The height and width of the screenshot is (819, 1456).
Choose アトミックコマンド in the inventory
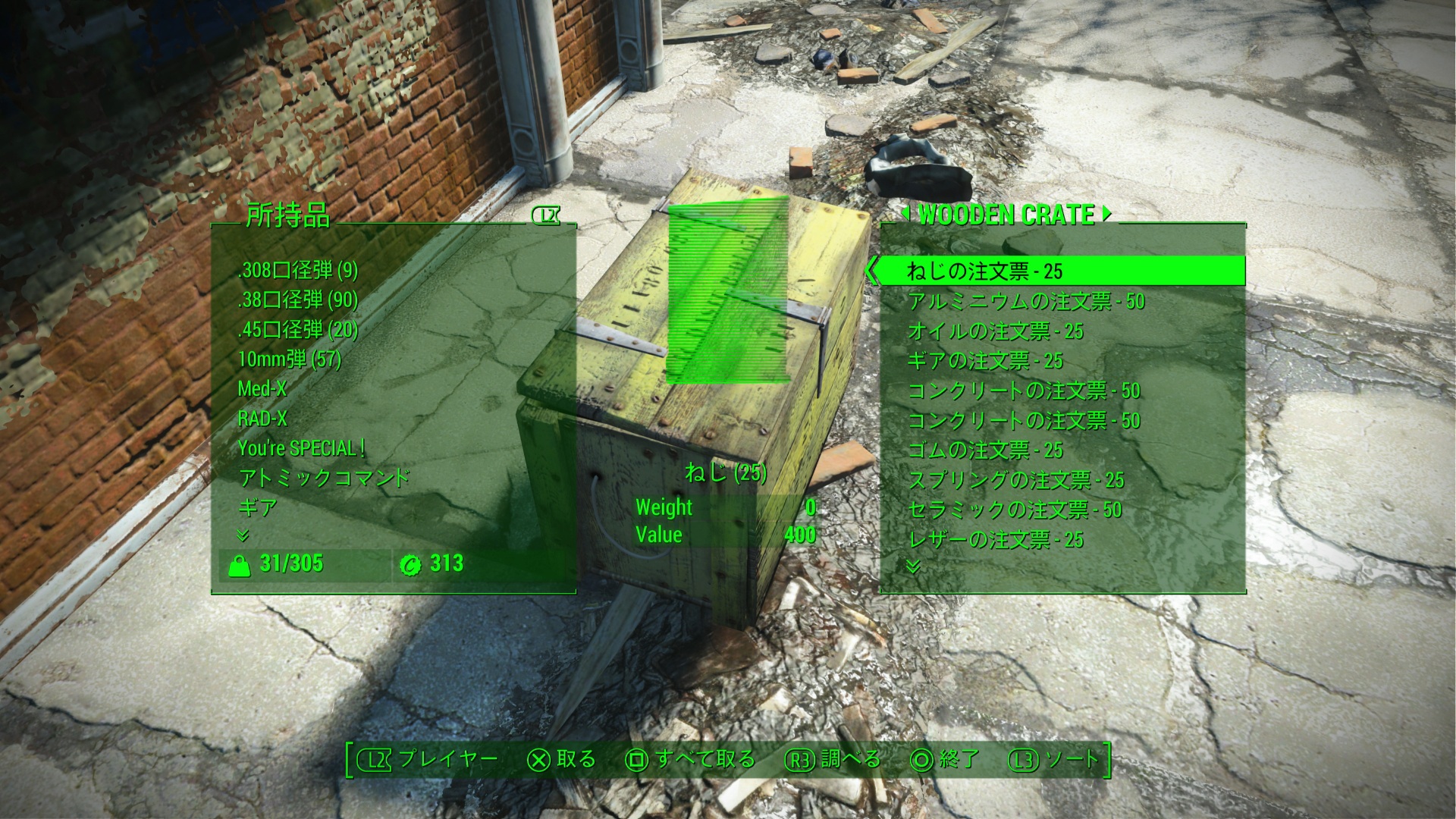coord(324,477)
